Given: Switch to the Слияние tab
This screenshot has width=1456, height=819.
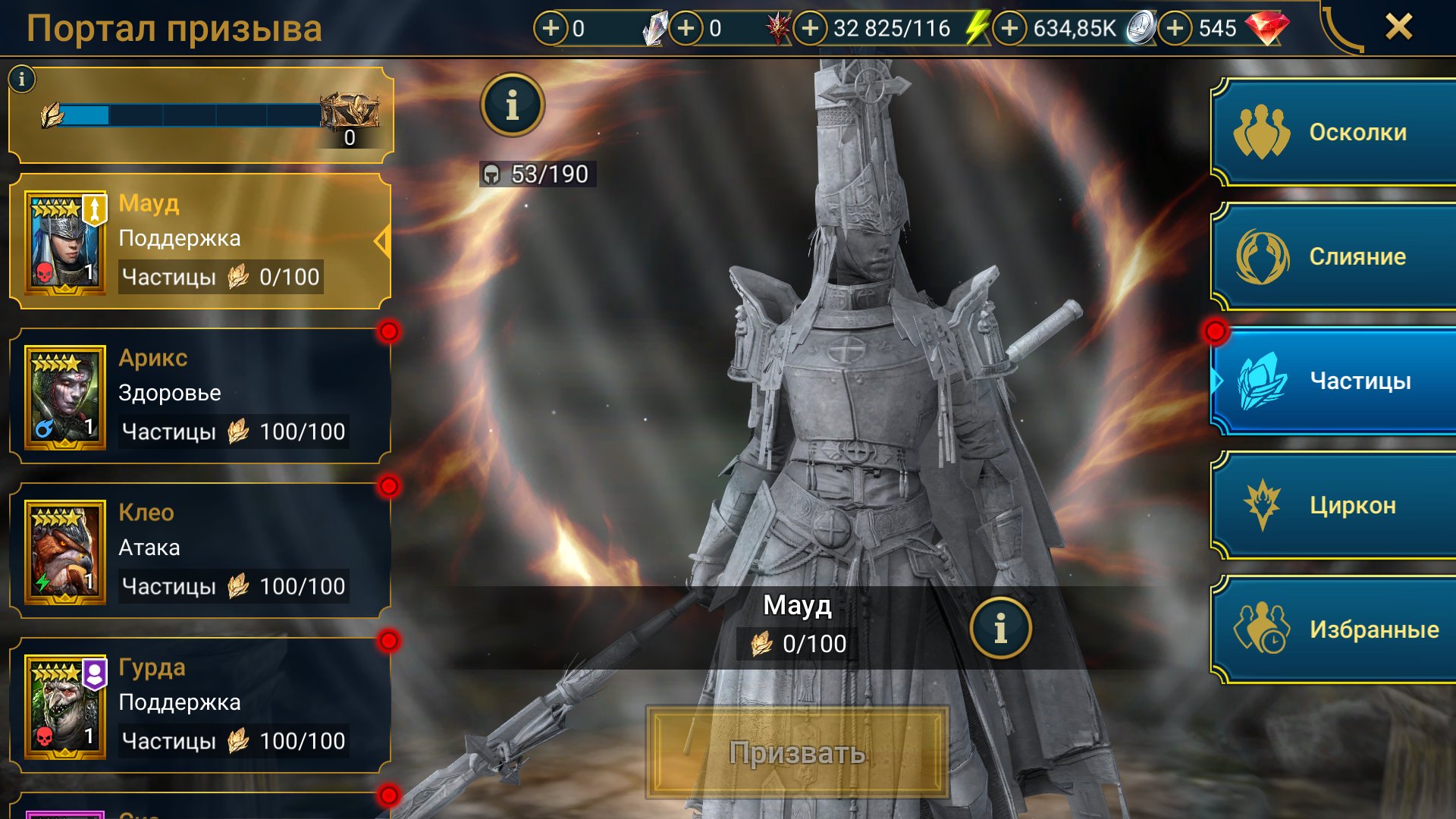Looking at the screenshot, I should coord(1335,257).
